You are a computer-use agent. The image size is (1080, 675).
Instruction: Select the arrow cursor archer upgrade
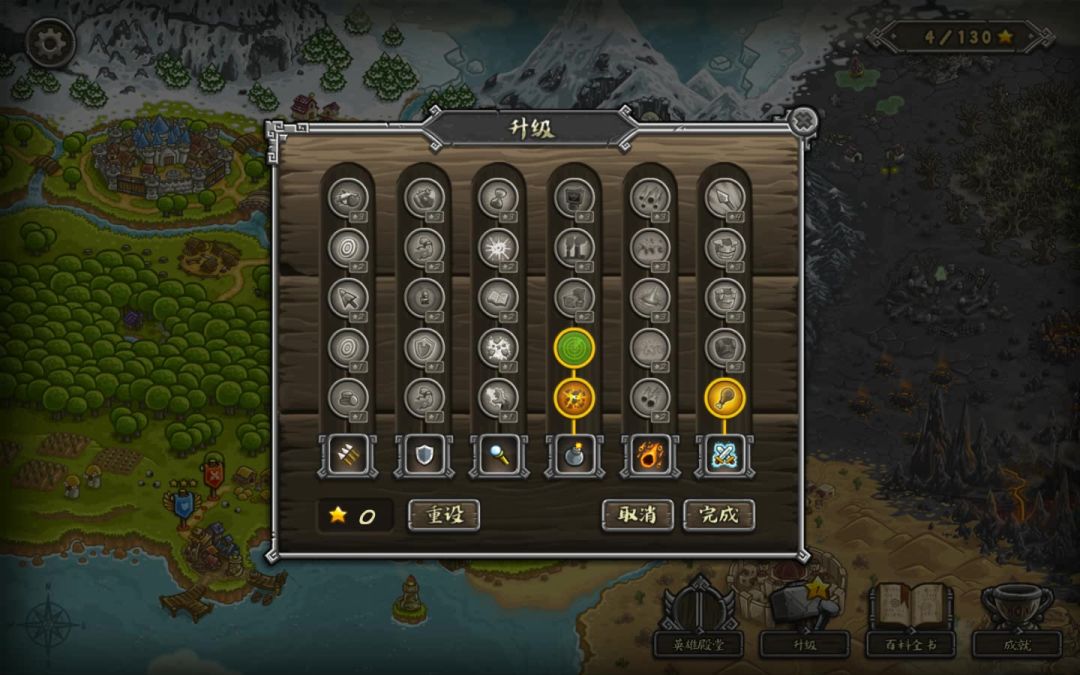tap(347, 297)
